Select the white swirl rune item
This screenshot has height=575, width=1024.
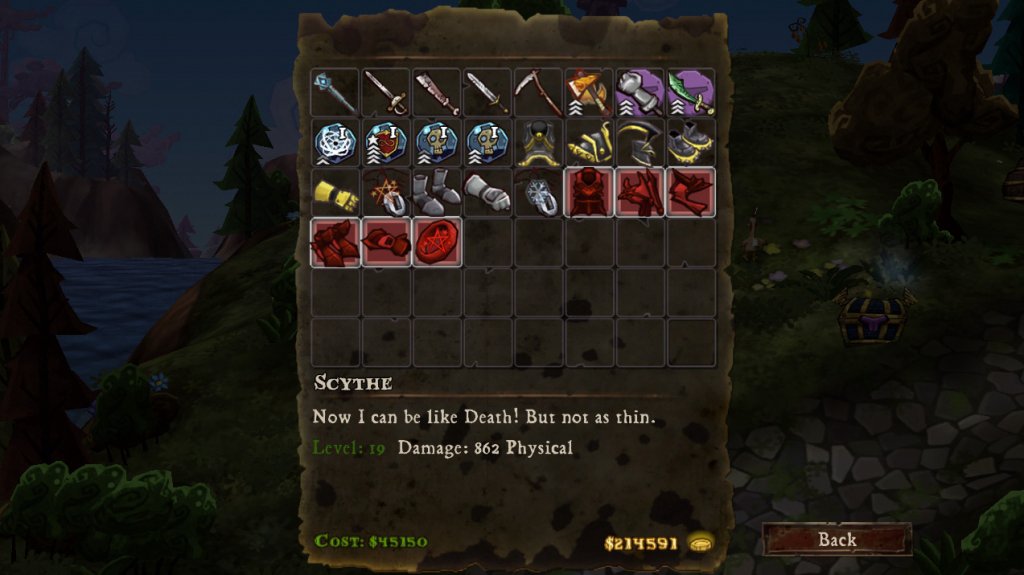335,143
